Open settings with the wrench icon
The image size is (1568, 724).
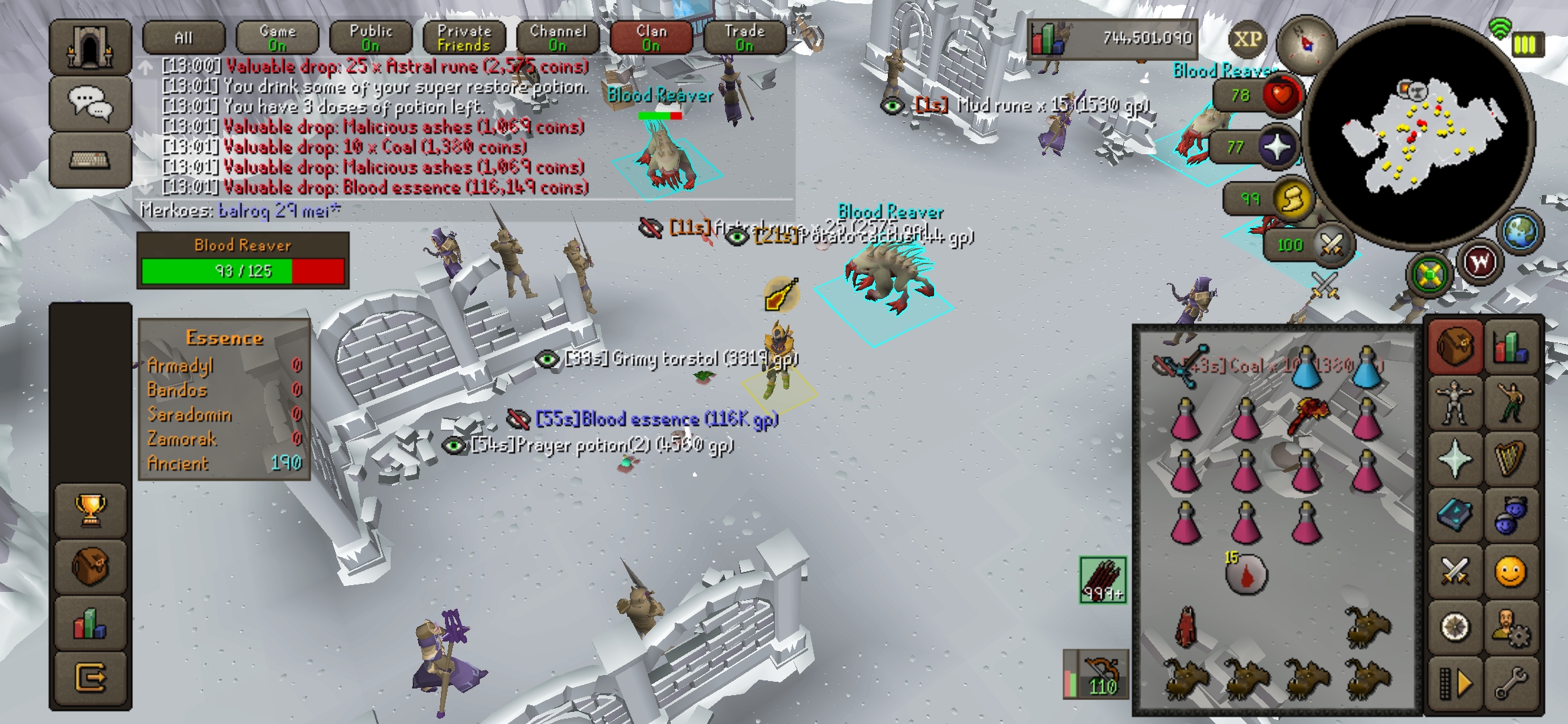click(x=1510, y=684)
